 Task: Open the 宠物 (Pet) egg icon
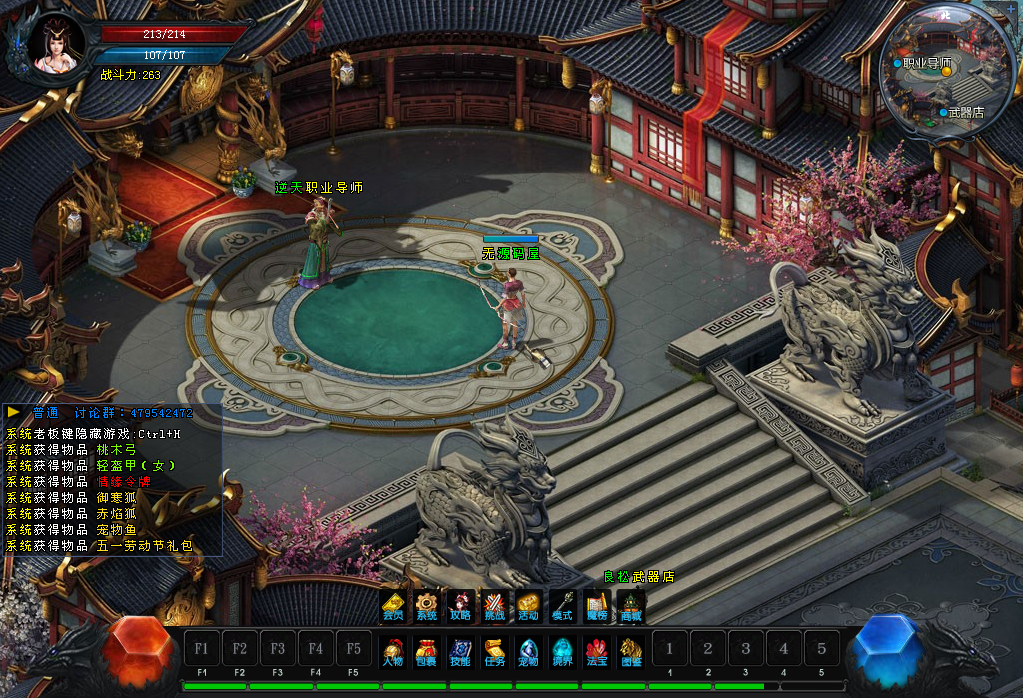528,651
